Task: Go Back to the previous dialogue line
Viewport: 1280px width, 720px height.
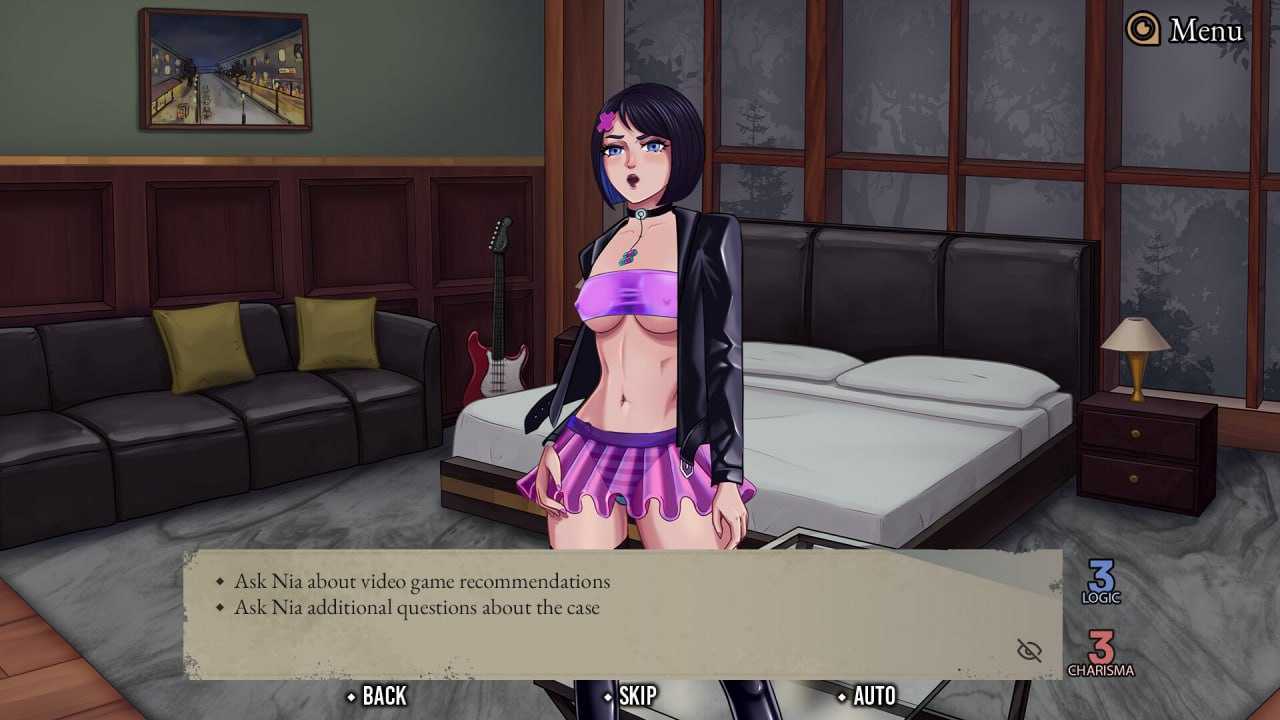Action: (x=377, y=696)
